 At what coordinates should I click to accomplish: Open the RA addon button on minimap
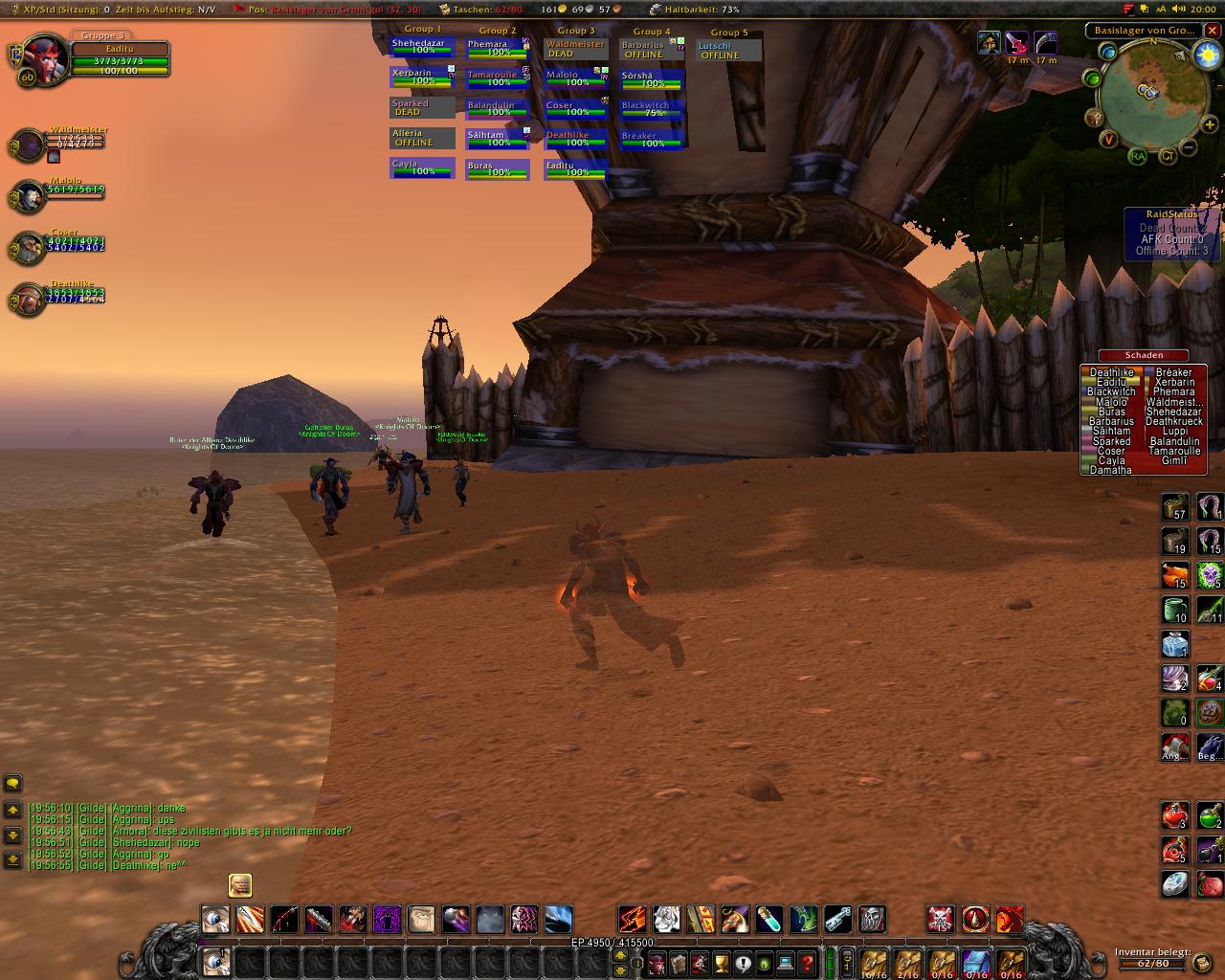tap(1137, 156)
